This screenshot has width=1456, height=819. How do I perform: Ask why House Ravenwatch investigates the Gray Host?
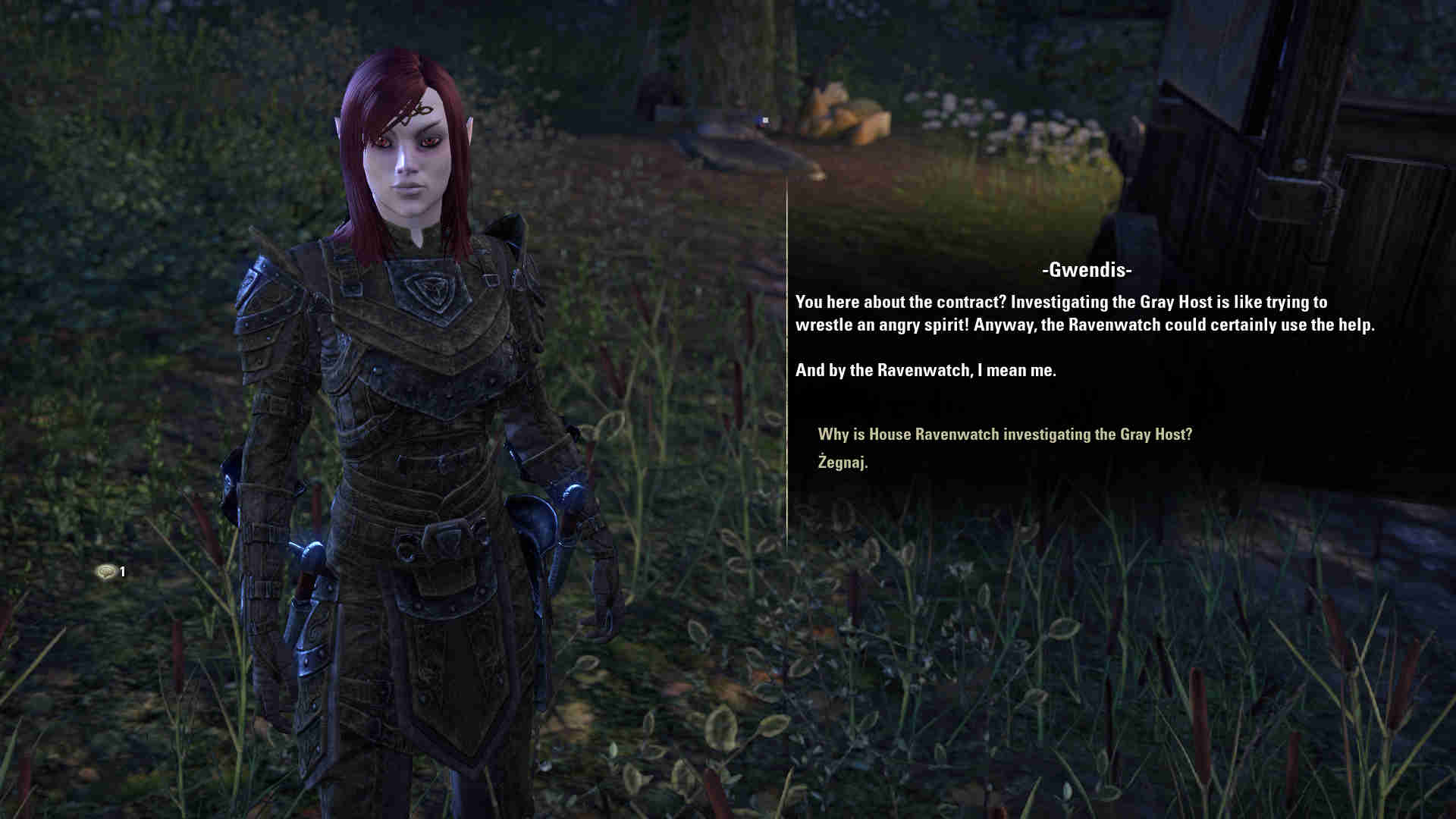(x=1005, y=435)
